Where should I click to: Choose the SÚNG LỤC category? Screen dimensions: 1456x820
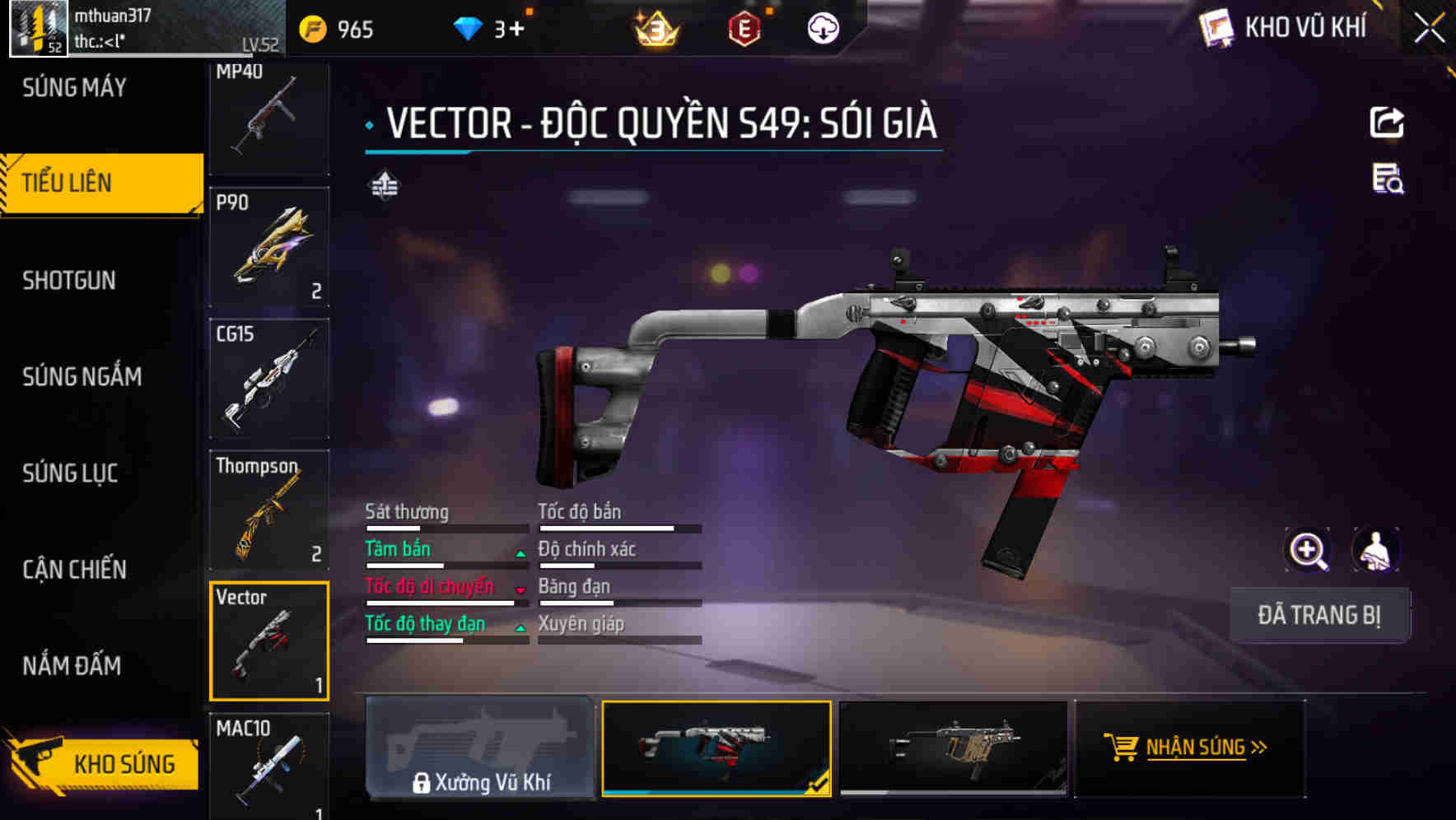coord(70,473)
